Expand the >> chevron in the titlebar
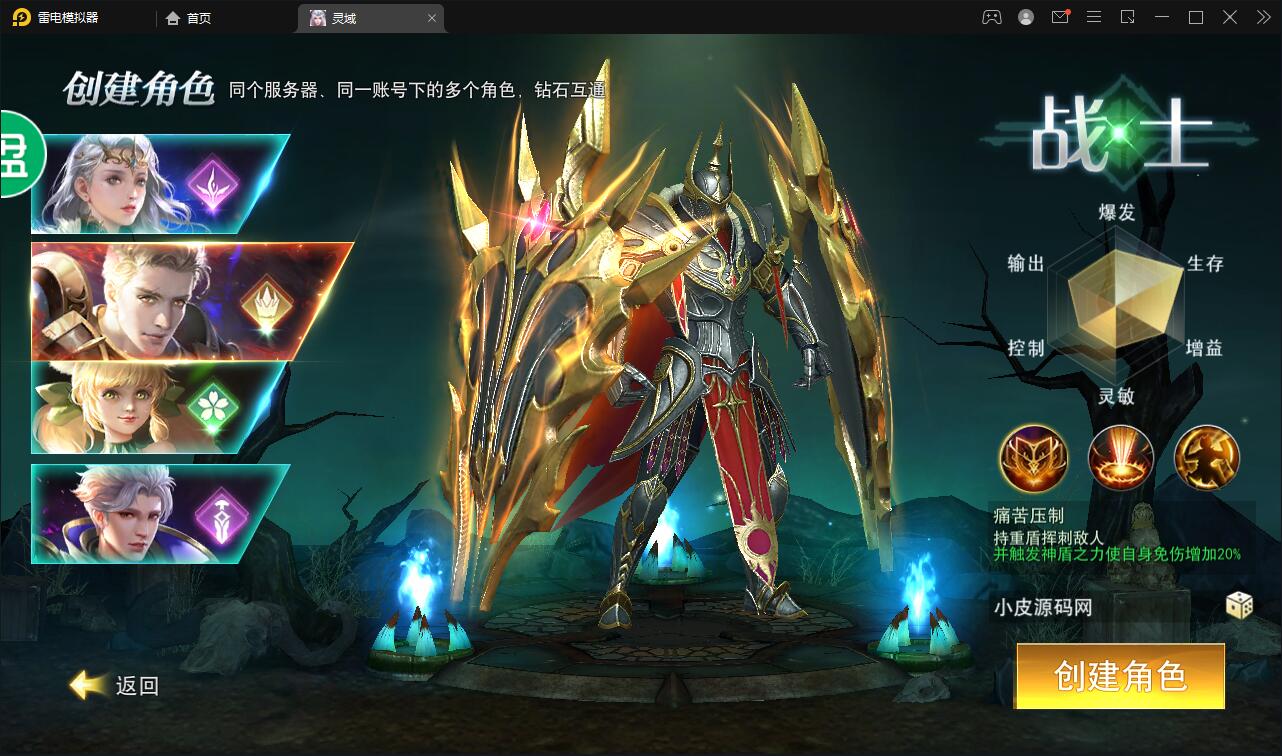The width and height of the screenshot is (1282, 756). [1262, 17]
